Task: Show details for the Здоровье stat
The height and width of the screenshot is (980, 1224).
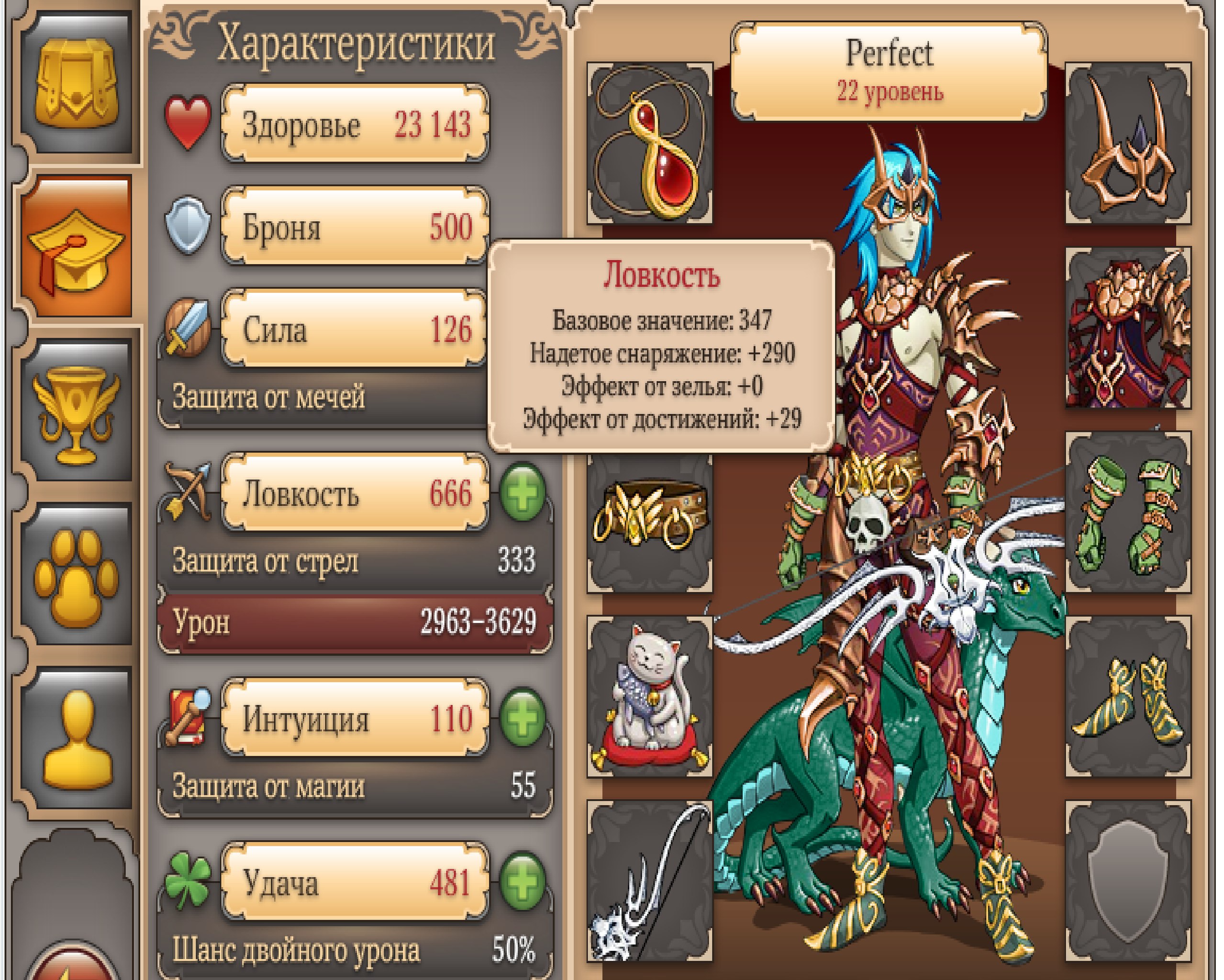Action: click(x=356, y=124)
